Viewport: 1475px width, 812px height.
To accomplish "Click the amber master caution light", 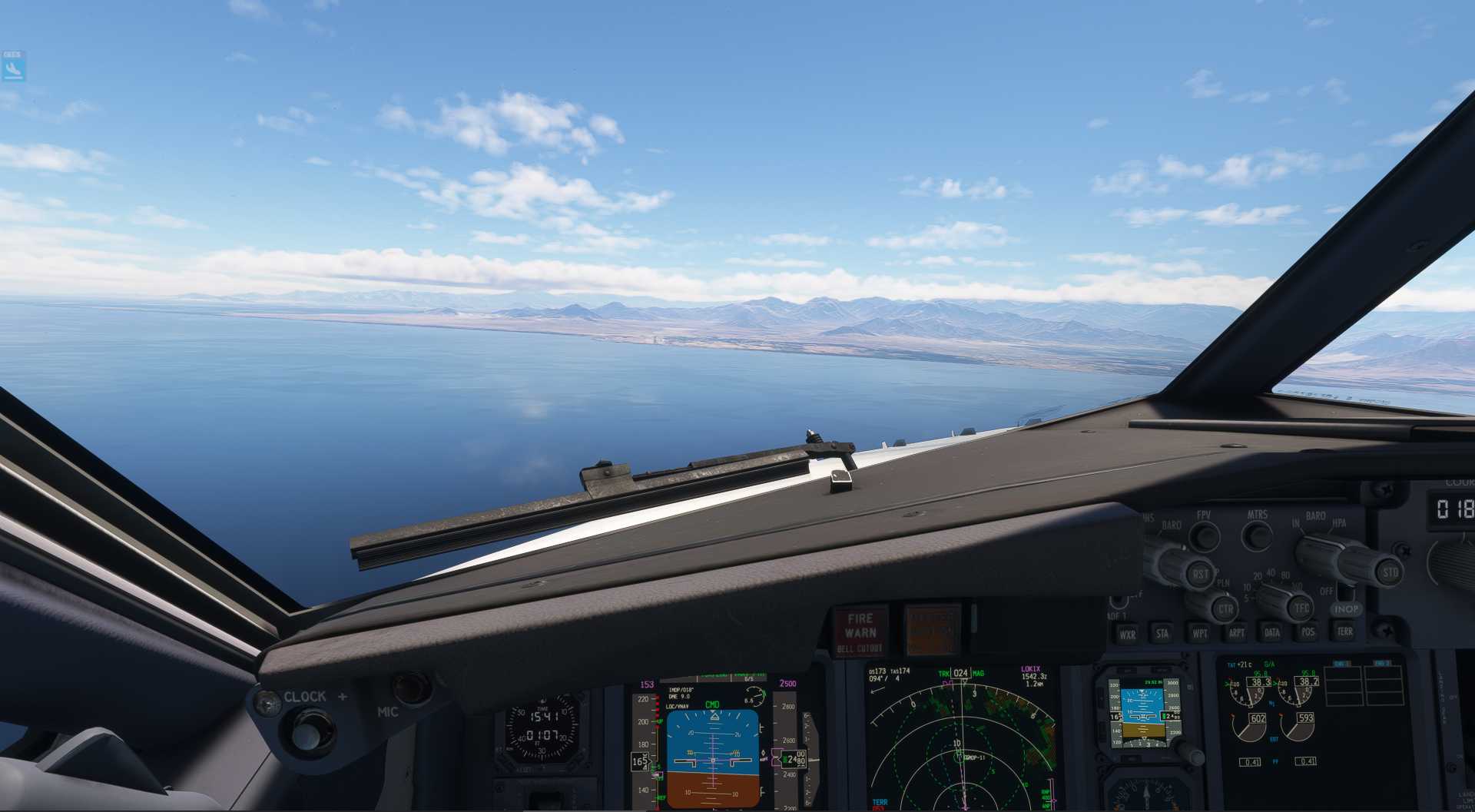I will tap(933, 629).
